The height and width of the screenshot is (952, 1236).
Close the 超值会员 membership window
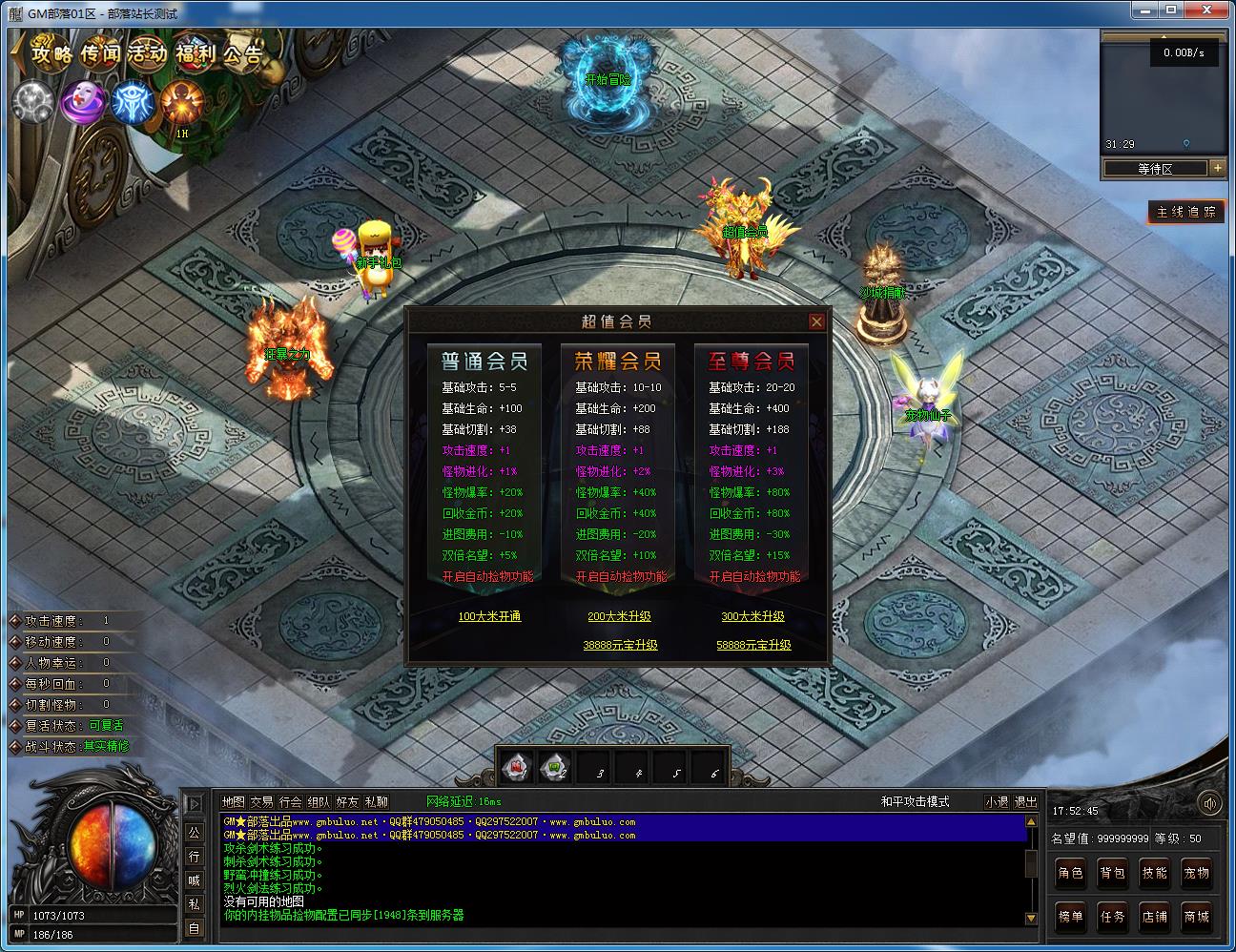(815, 322)
